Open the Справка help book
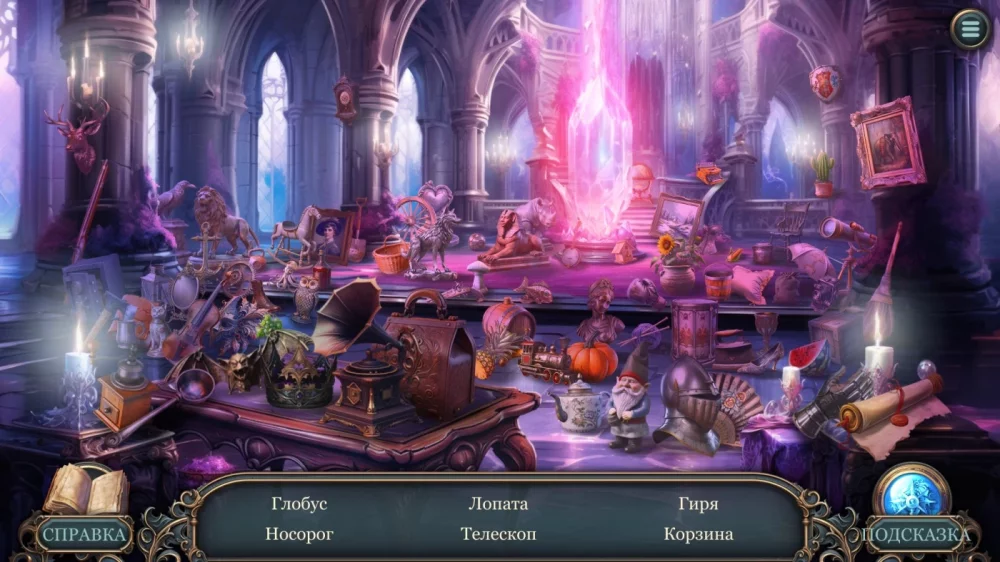 [x=86, y=510]
